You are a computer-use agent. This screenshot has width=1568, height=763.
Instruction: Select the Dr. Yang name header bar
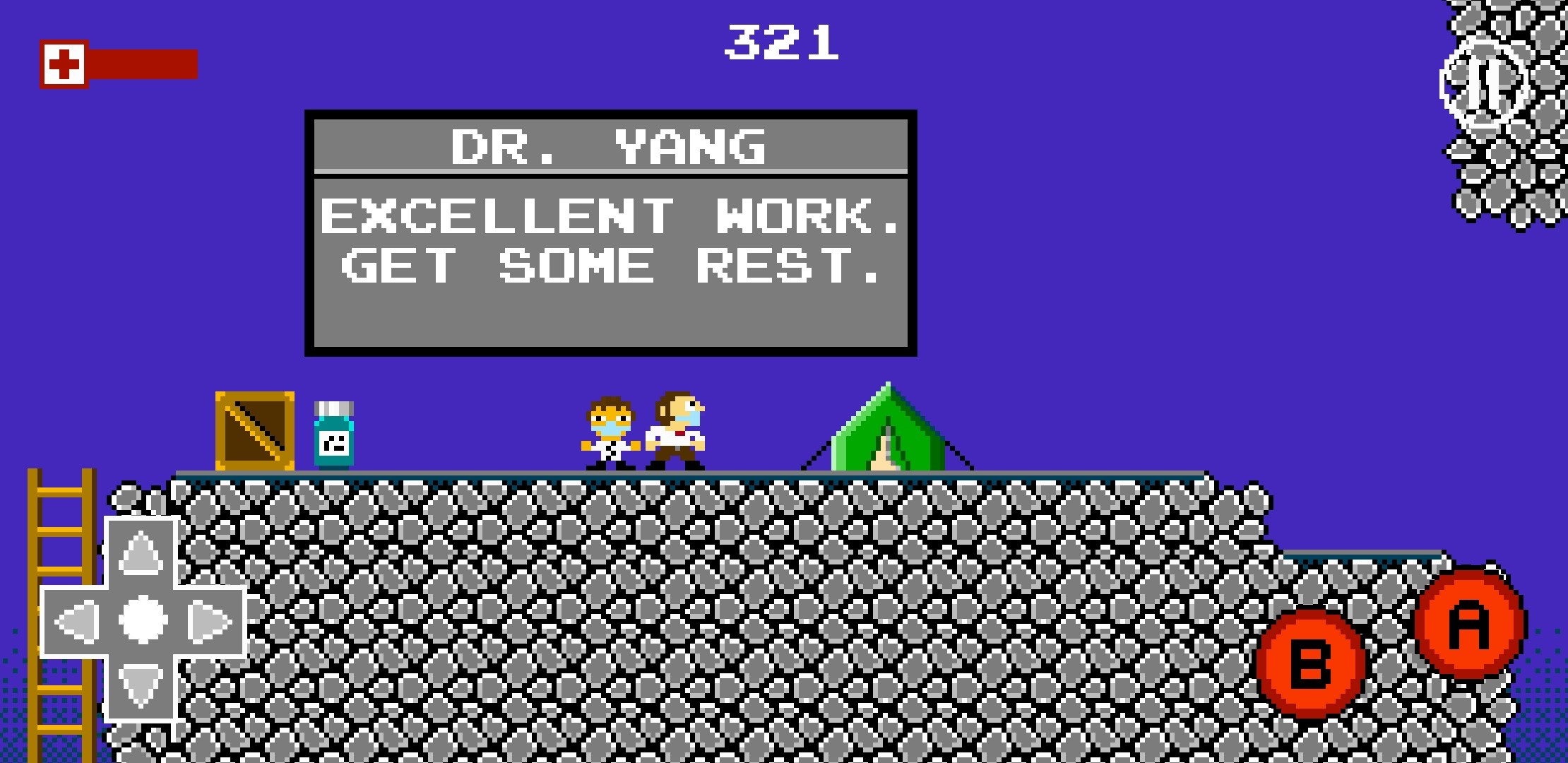coord(607,146)
